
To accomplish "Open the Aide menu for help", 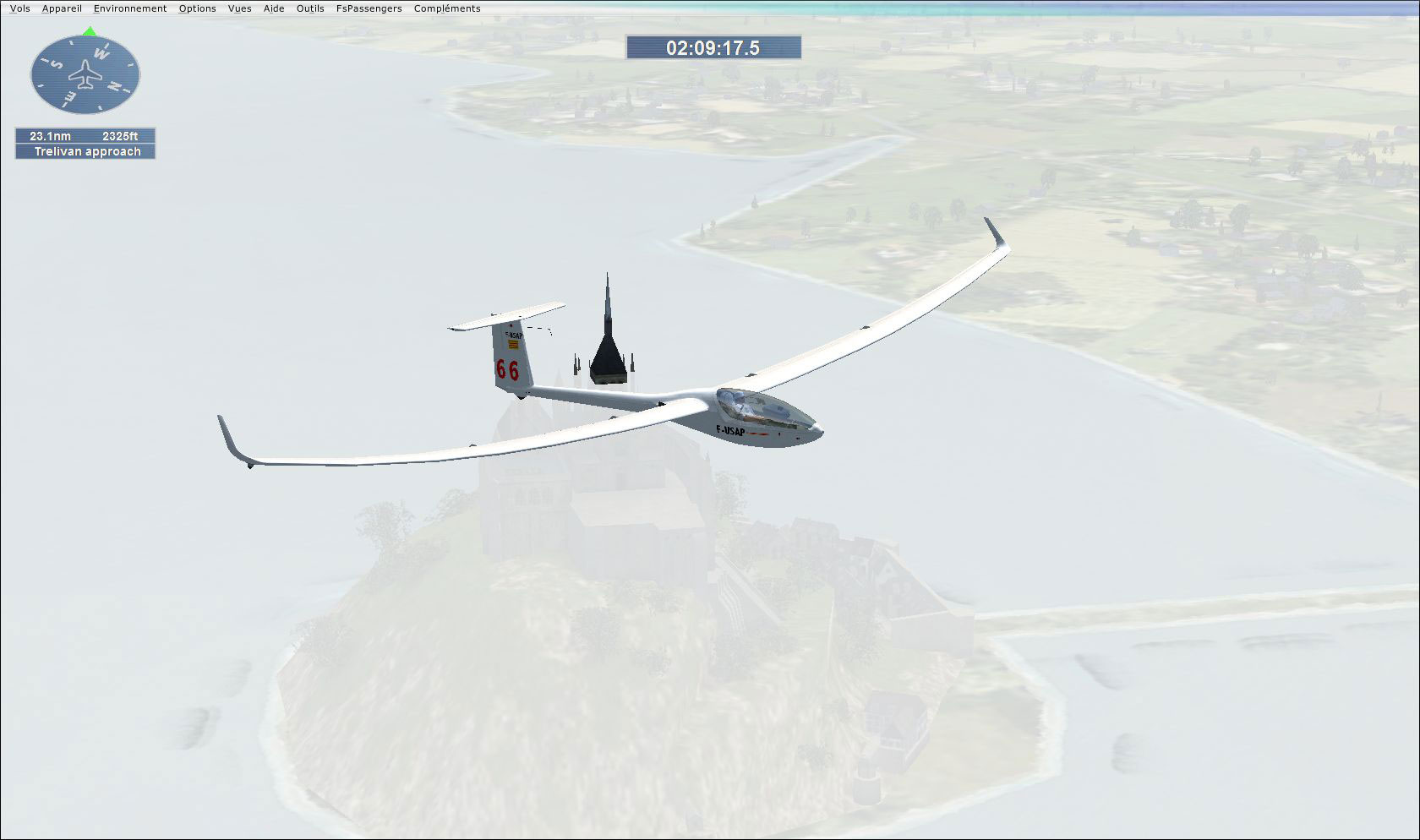I will click(273, 8).
